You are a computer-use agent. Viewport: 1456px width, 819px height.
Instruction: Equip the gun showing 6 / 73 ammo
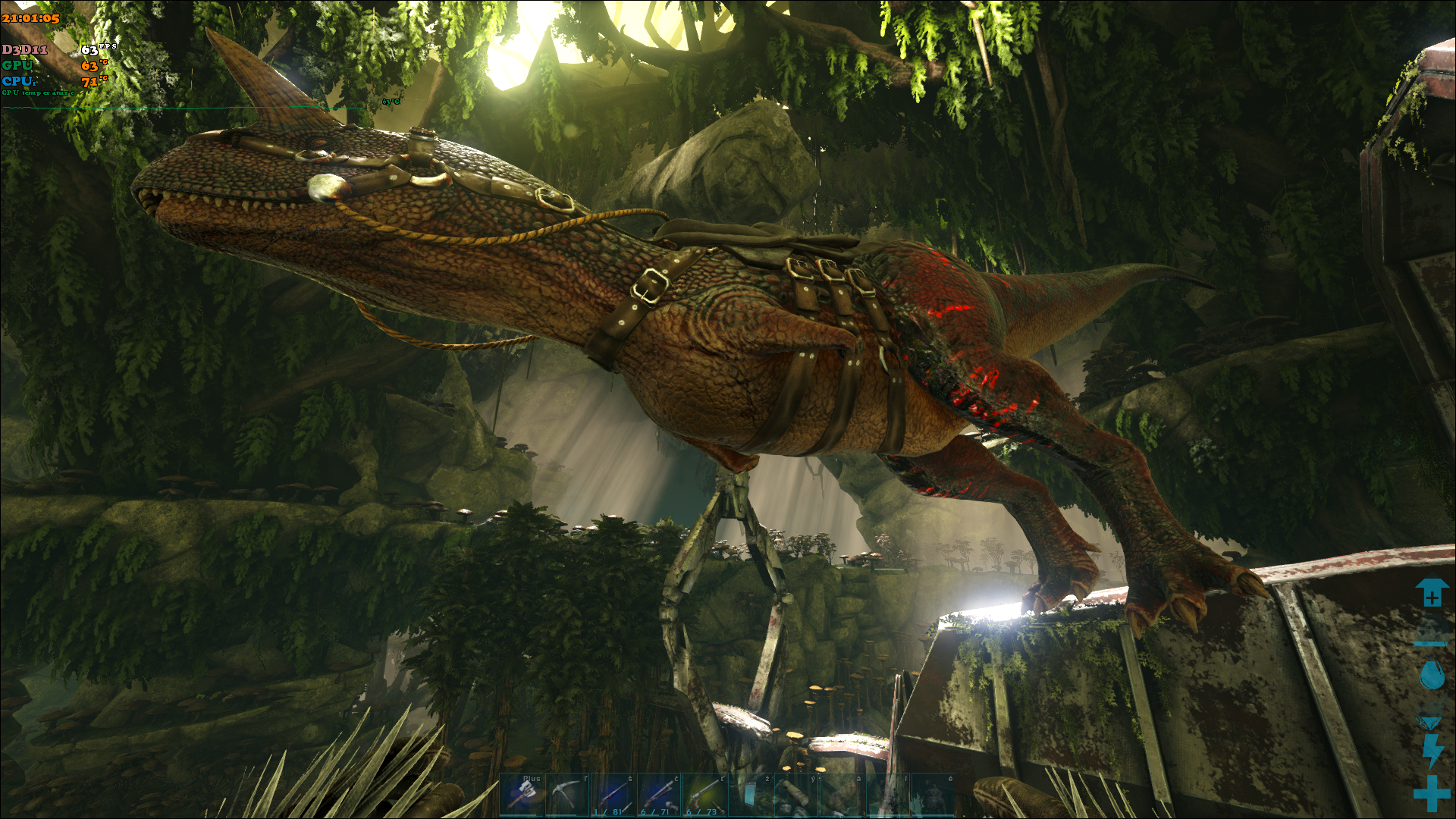point(705,794)
